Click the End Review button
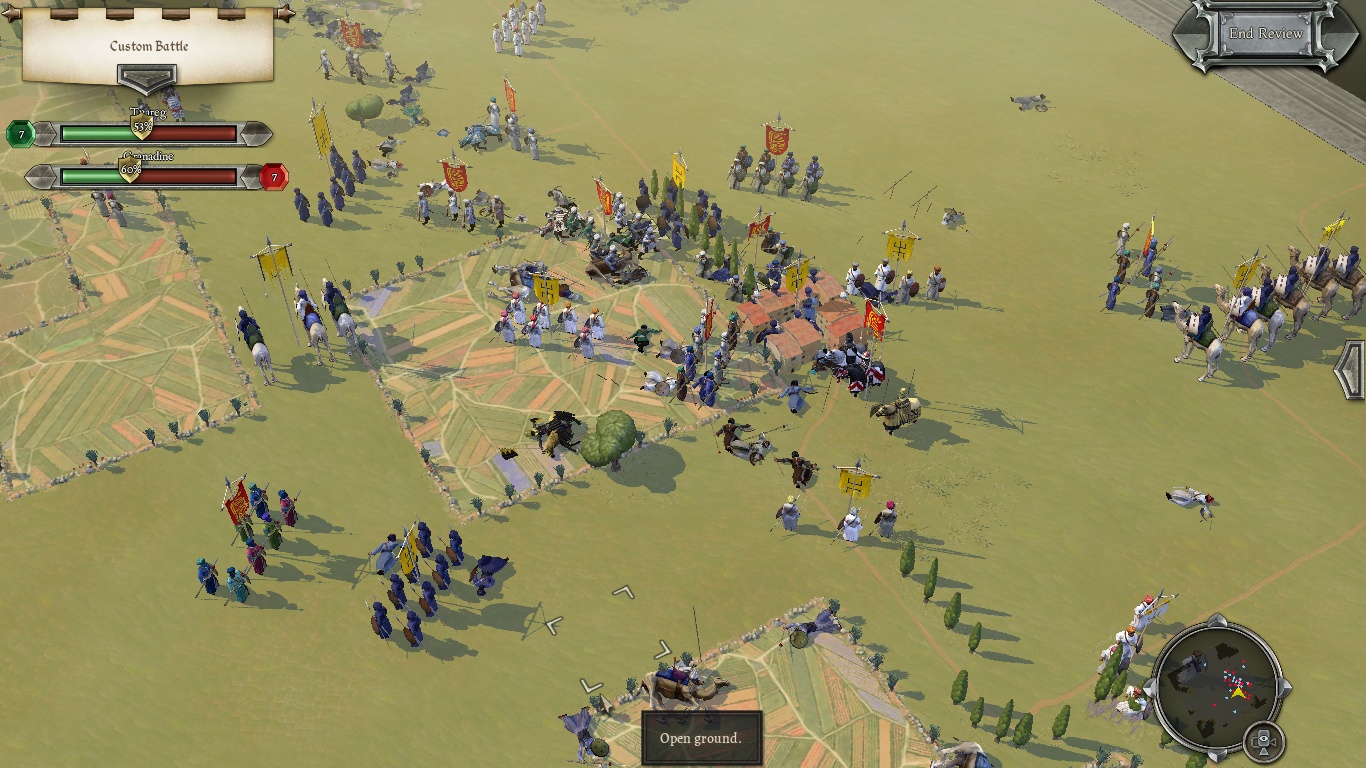 [x=1265, y=34]
